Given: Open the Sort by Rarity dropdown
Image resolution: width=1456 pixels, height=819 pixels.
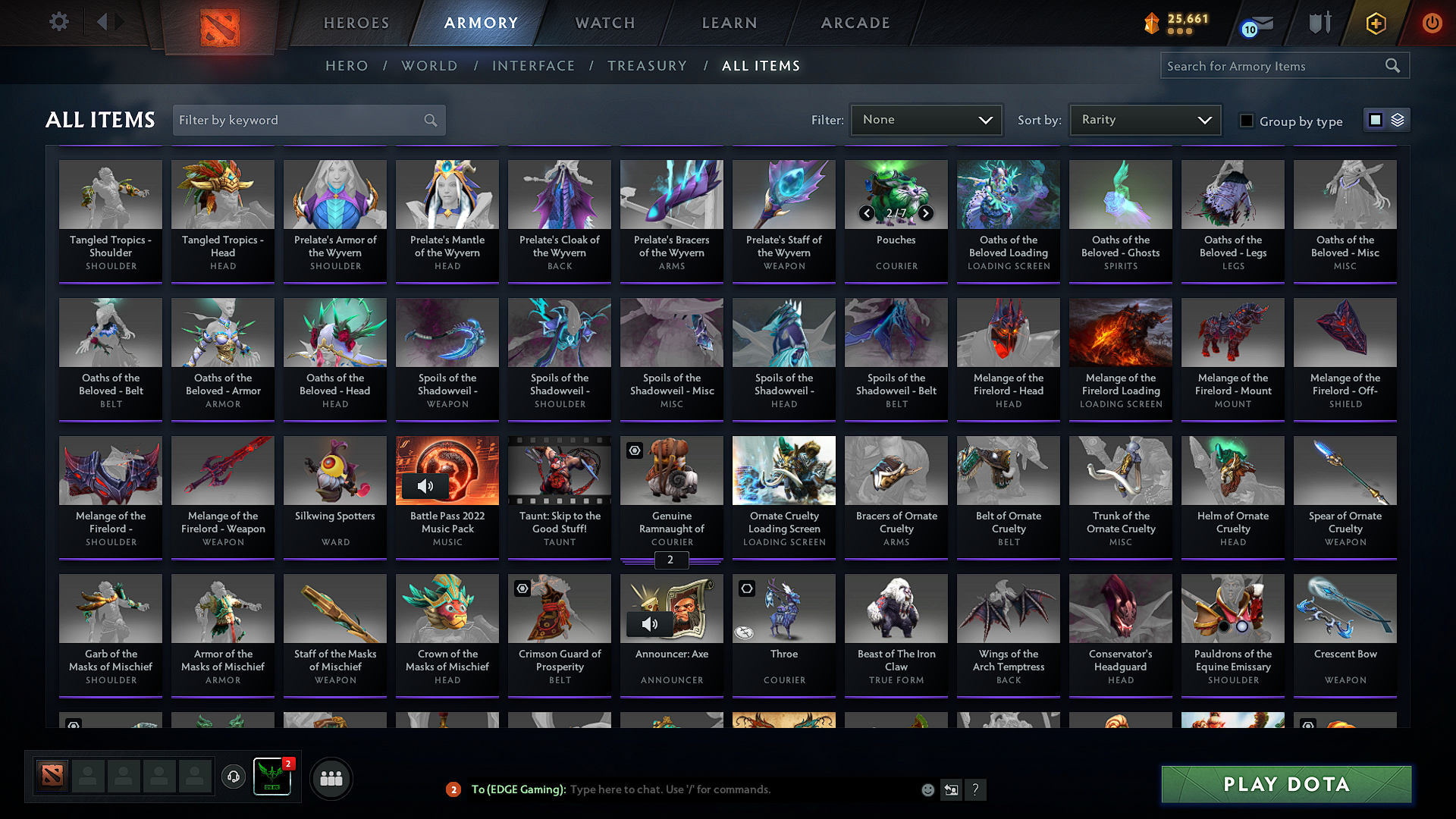Looking at the screenshot, I should tap(1145, 119).
